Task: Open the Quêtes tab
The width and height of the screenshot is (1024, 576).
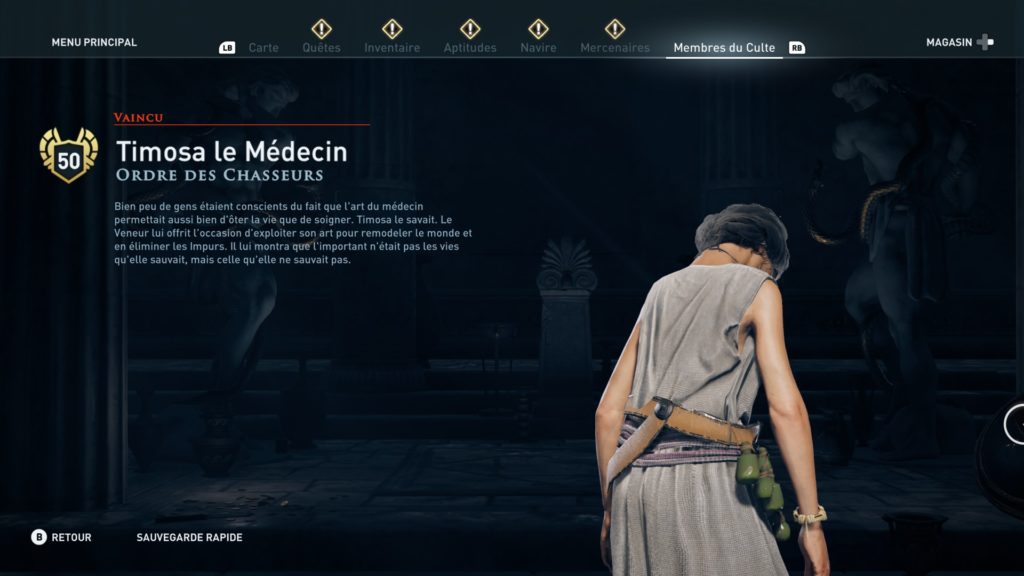Action: coord(321,48)
